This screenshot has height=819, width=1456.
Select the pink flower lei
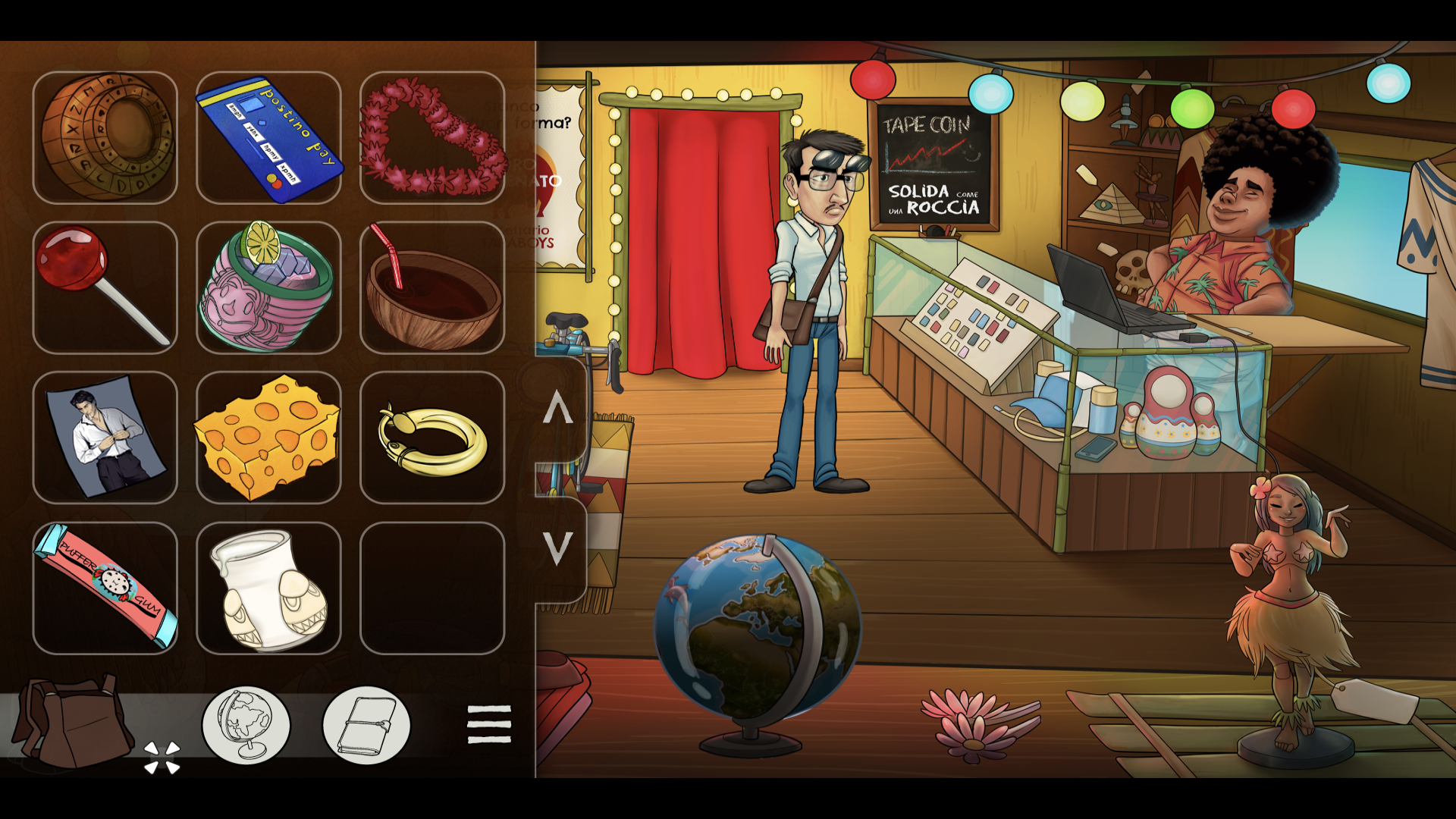432,137
